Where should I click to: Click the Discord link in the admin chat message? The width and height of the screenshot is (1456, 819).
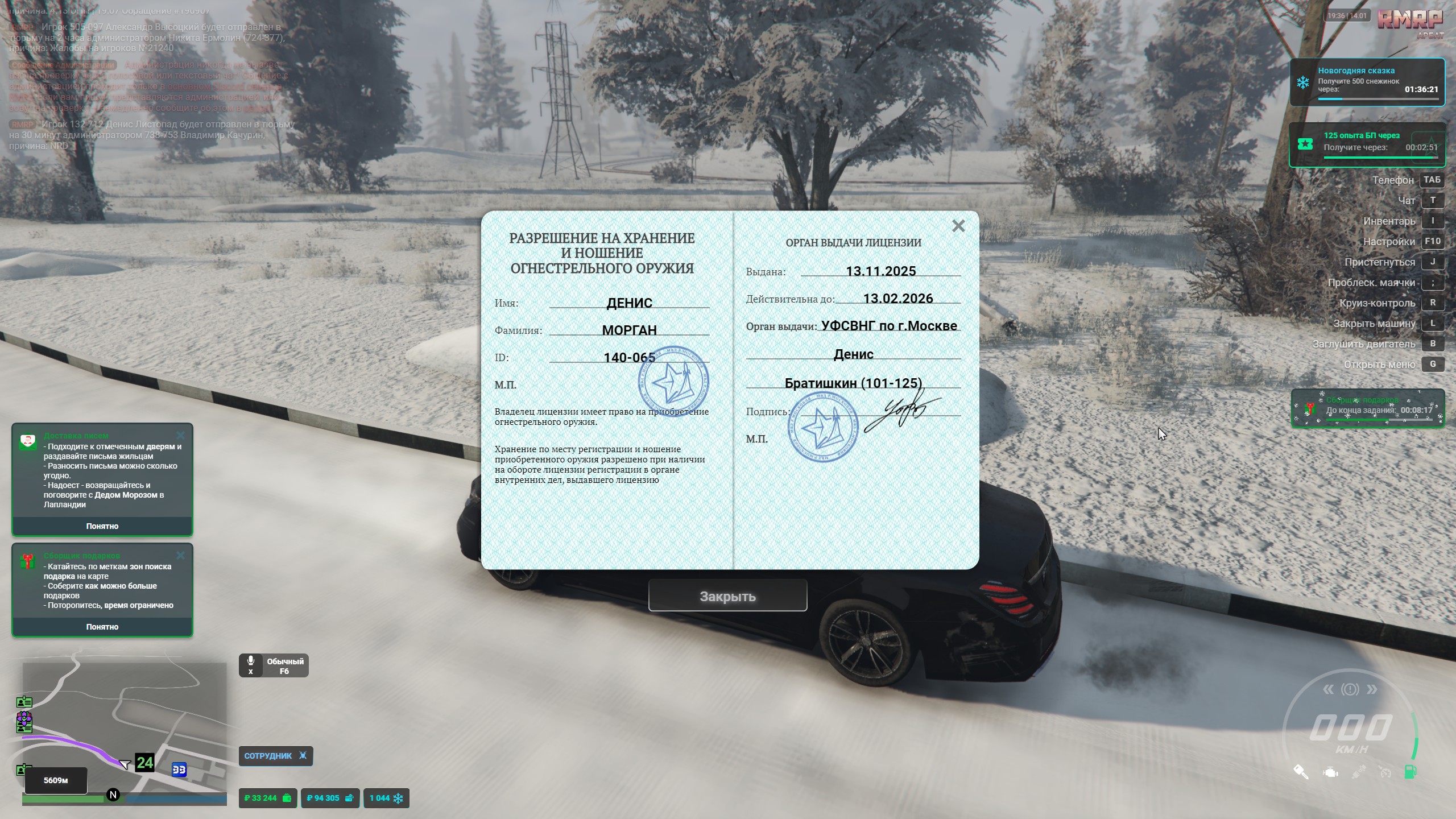point(225,86)
